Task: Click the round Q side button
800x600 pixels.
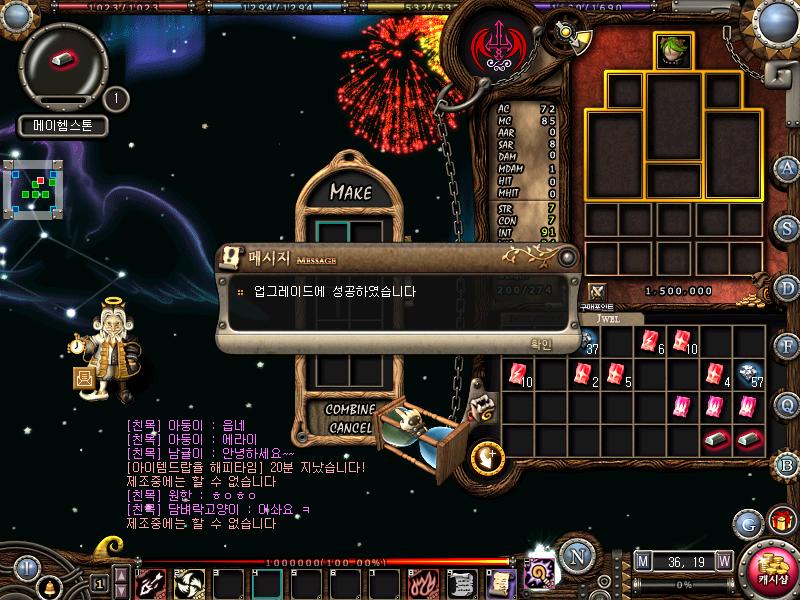Action: pyautogui.click(x=787, y=405)
